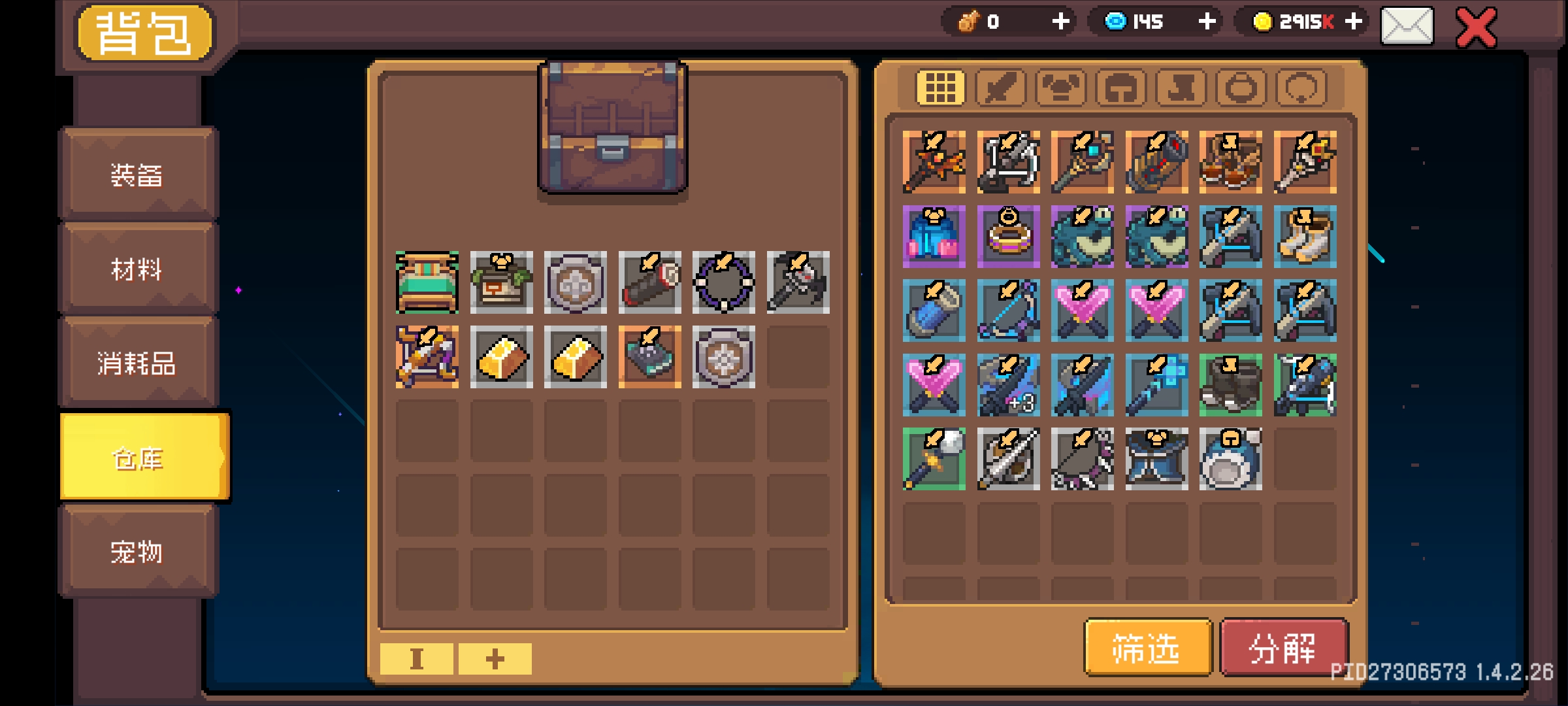Add a new warehouse page
This screenshot has height=706, width=1568.
coord(495,658)
